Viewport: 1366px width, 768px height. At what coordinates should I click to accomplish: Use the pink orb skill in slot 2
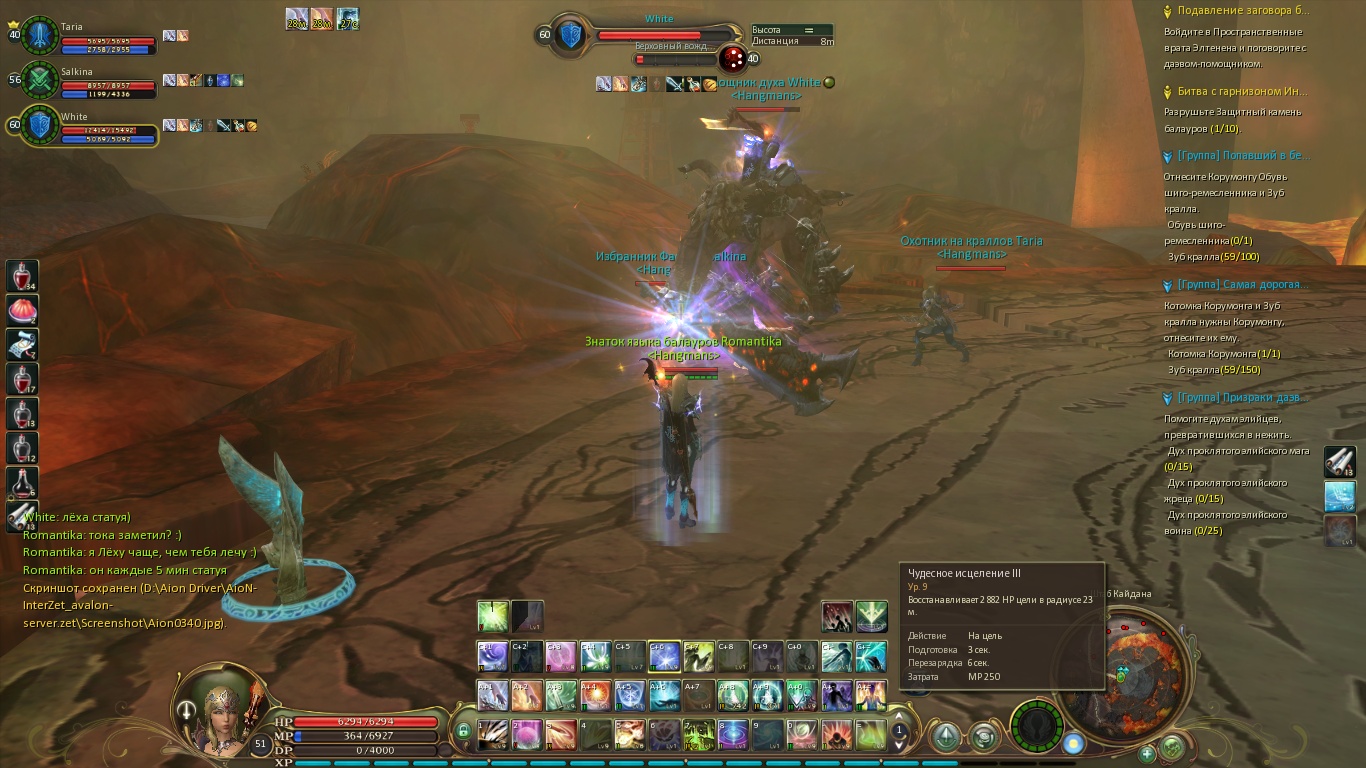527,735
